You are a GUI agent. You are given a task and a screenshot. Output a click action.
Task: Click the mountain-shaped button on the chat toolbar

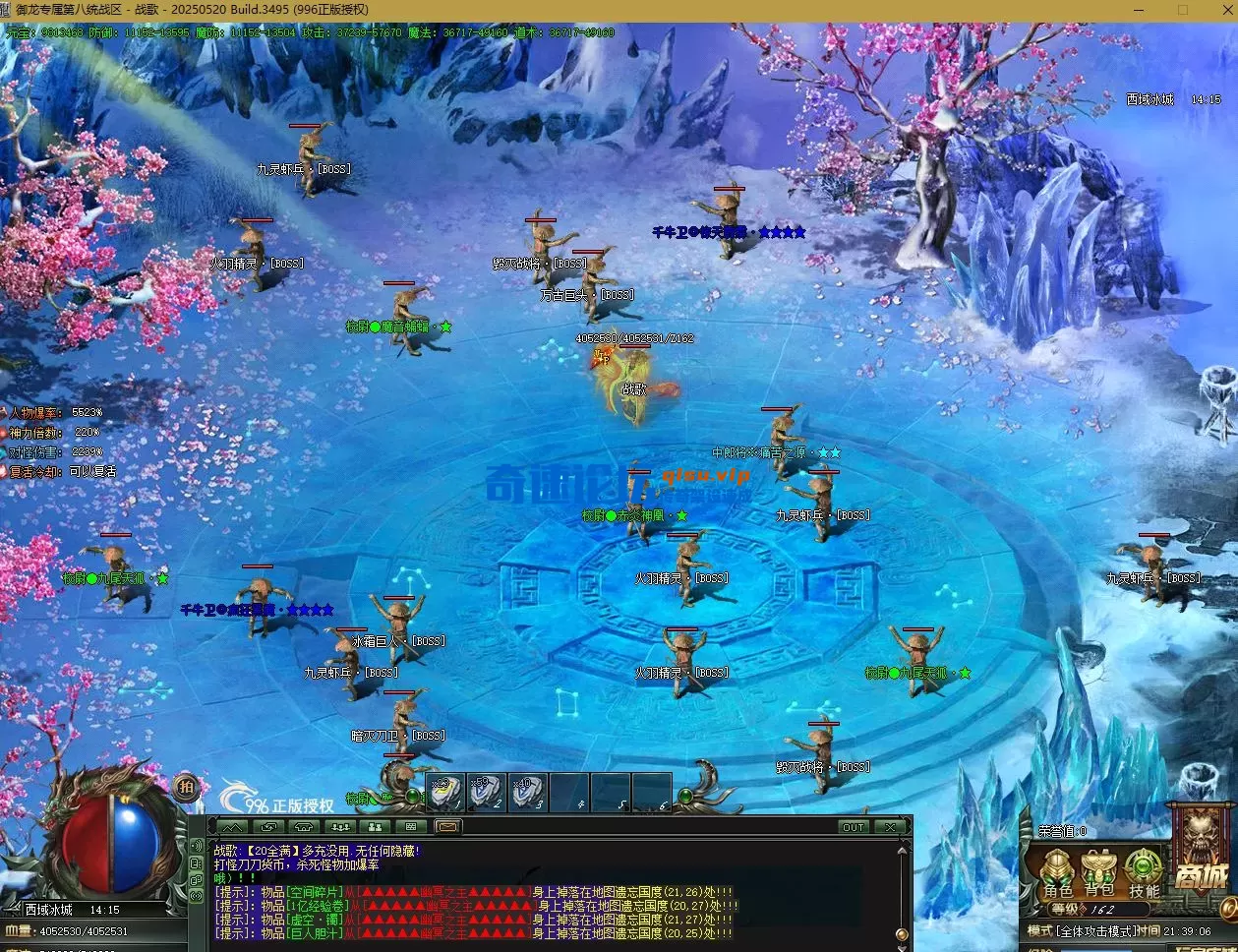tap(233, 827)
